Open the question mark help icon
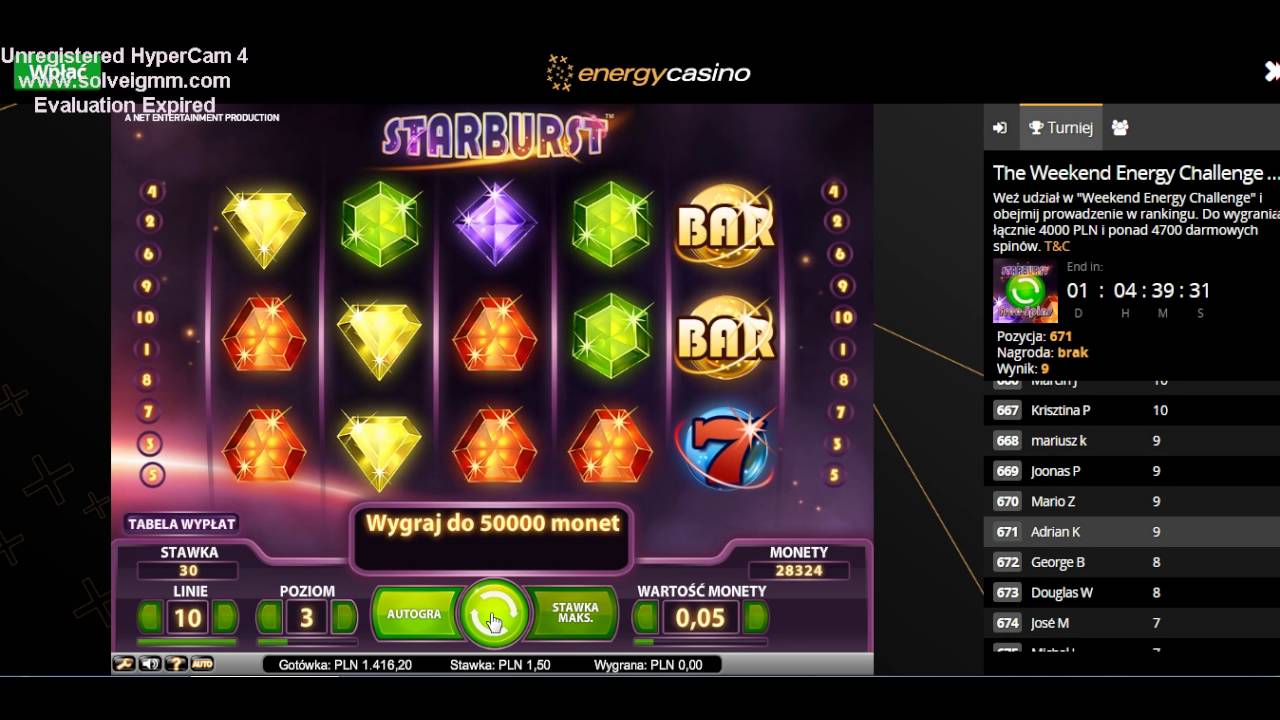 point(176,663)
